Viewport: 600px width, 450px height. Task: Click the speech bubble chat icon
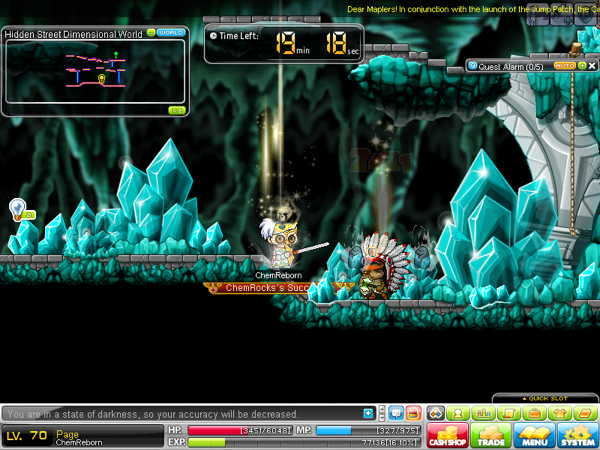point(395,413)
